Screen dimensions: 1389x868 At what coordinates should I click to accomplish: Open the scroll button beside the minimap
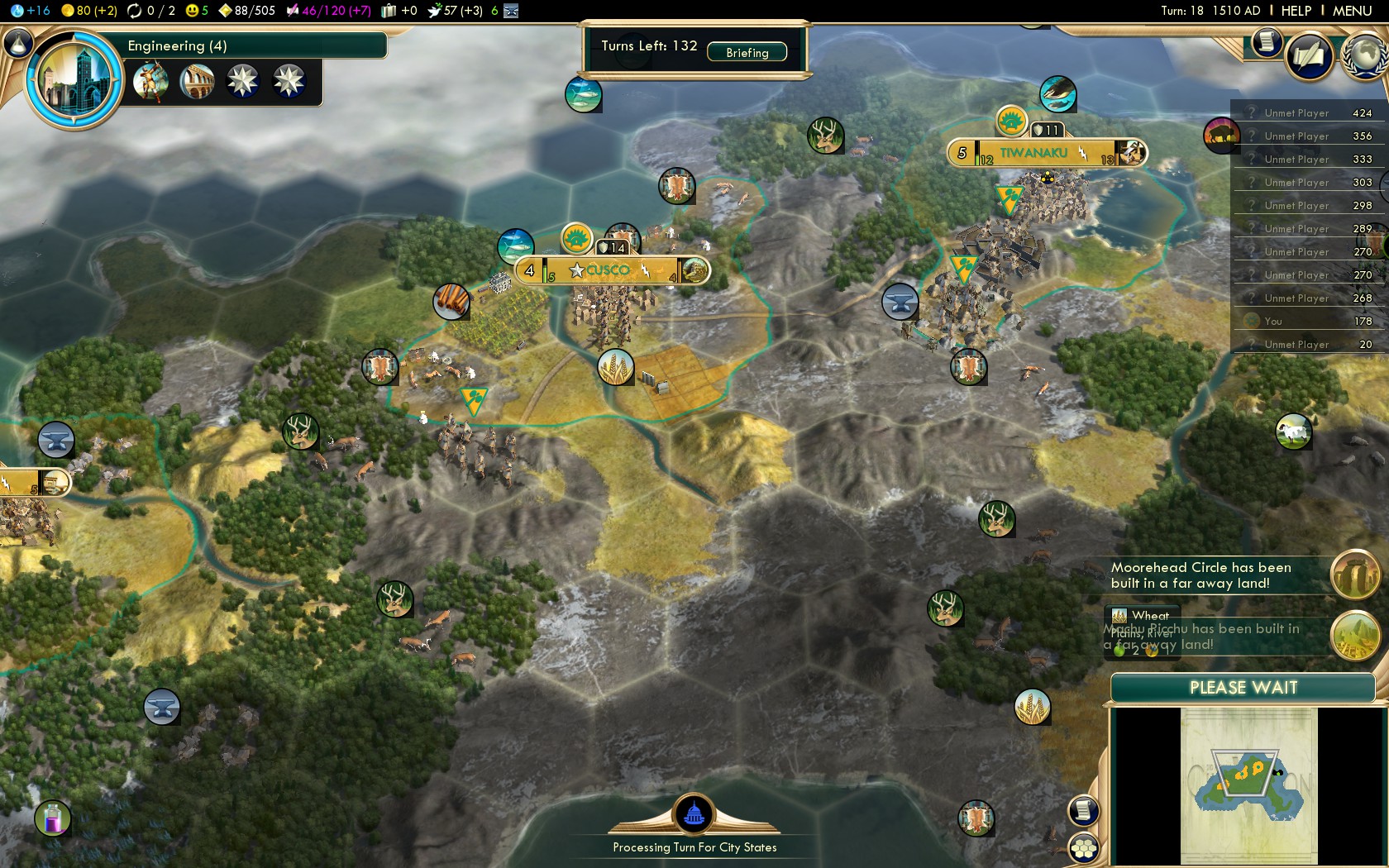tap(1083, 810)
